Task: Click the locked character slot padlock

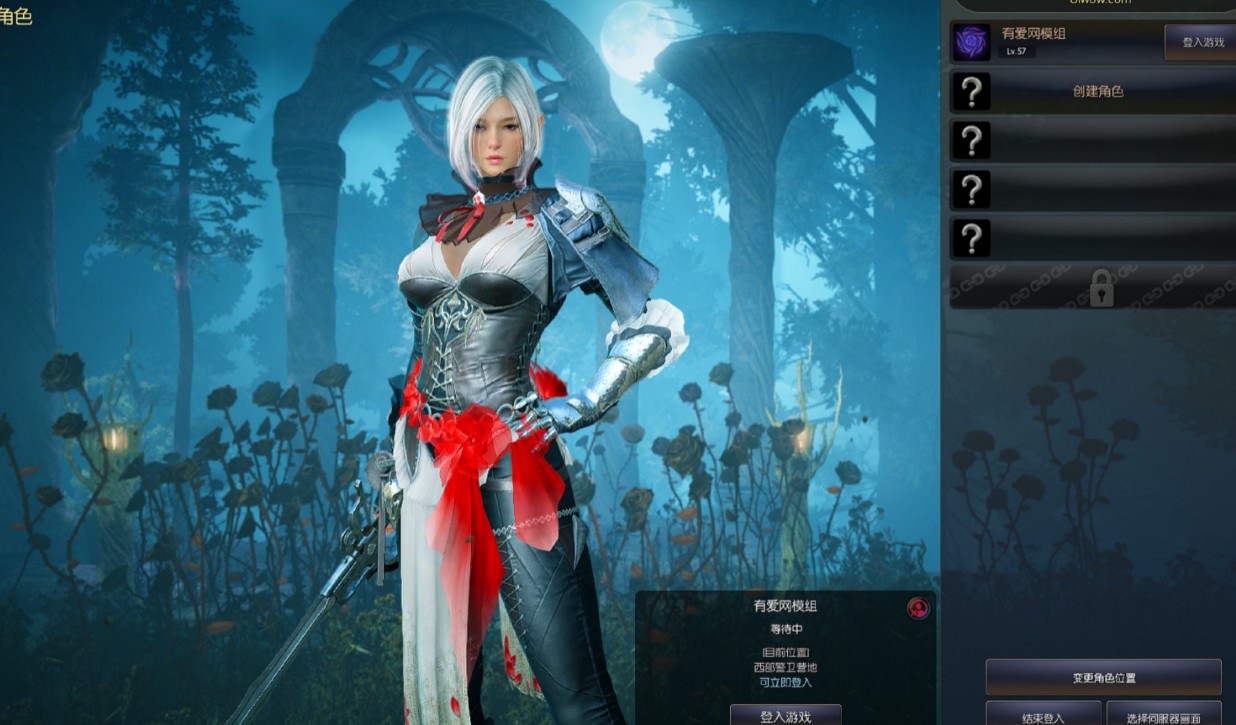Action: [1100, 288]
